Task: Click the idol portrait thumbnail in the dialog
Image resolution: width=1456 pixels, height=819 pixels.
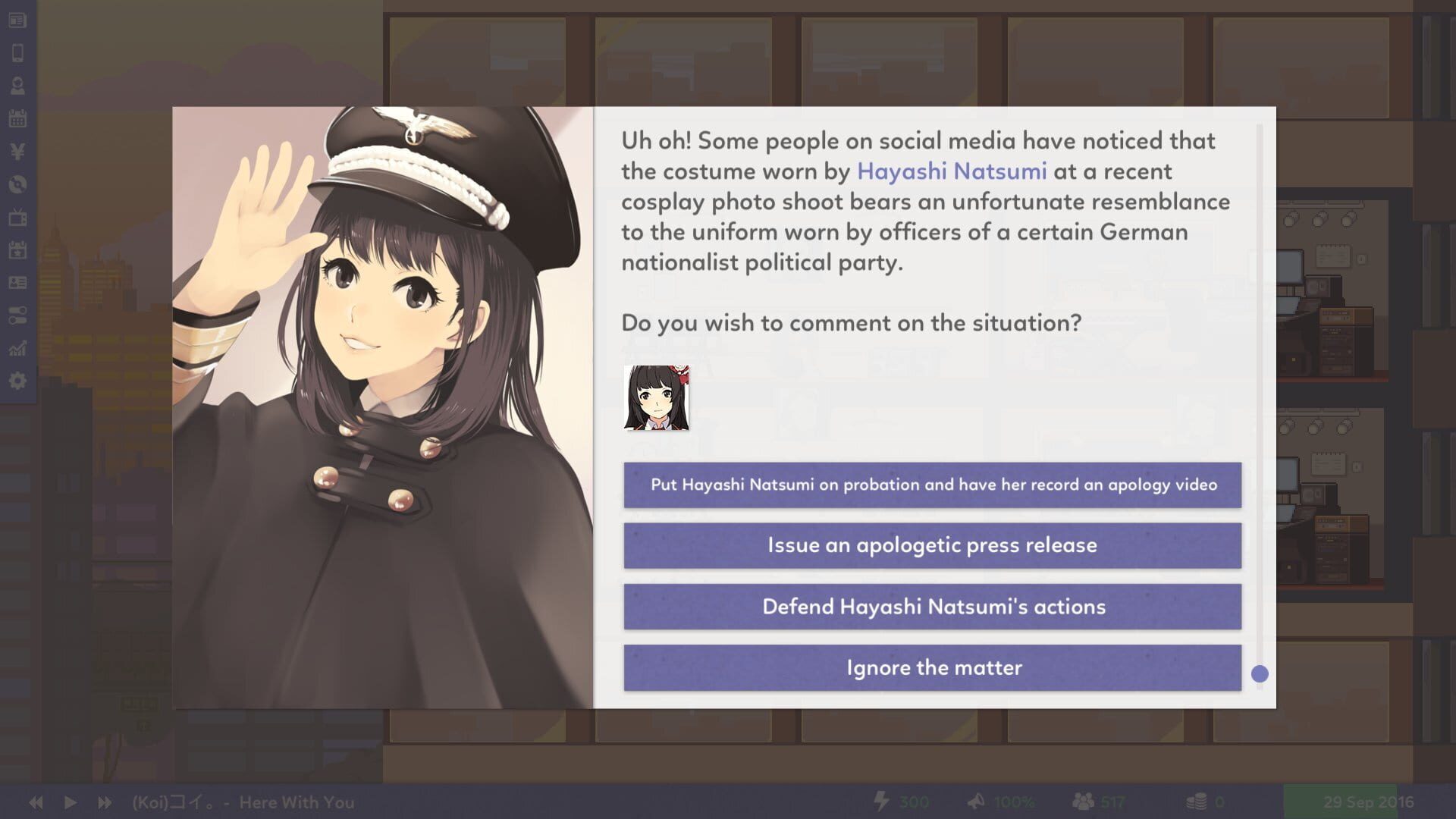Action: tap(657, 397)
